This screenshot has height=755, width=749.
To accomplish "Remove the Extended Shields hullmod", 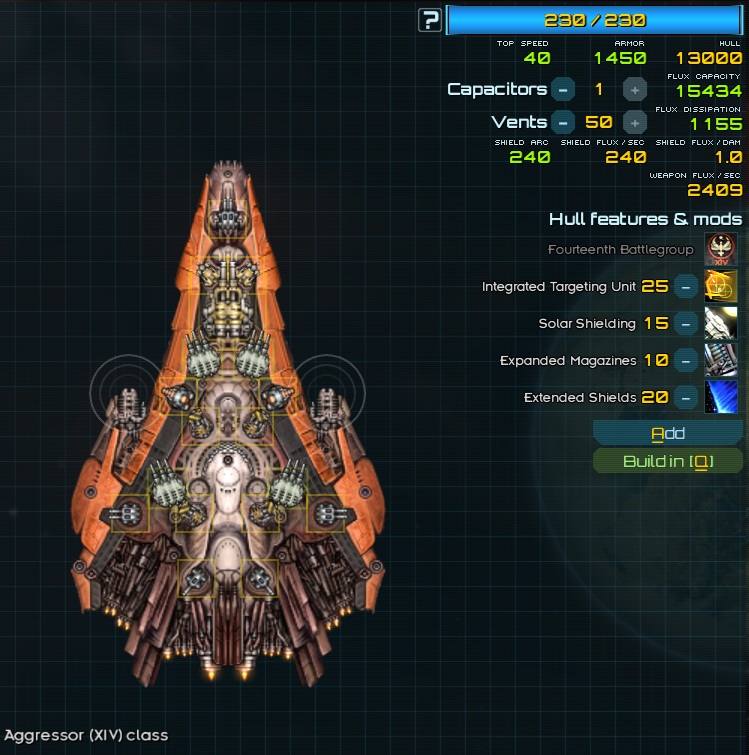I will pyautogui.click(x=685, y=398).
